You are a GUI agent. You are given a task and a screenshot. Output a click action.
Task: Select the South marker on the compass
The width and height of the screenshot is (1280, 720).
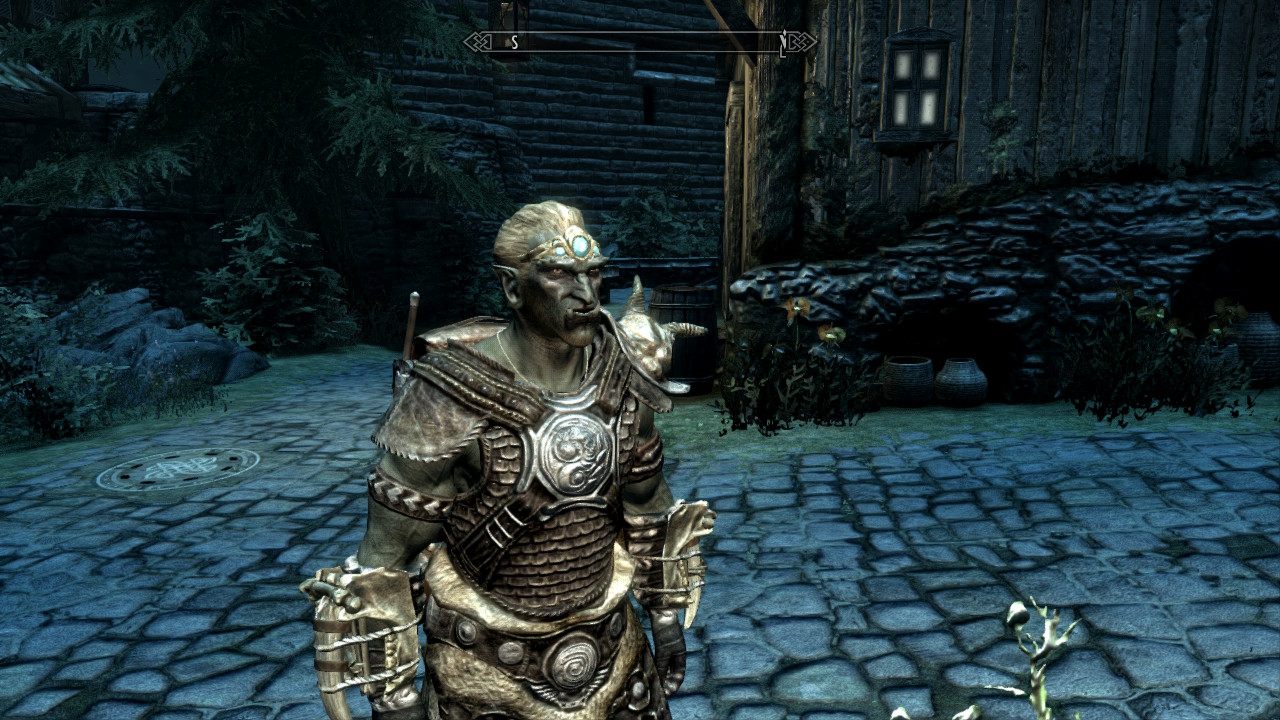coord(514,42)
